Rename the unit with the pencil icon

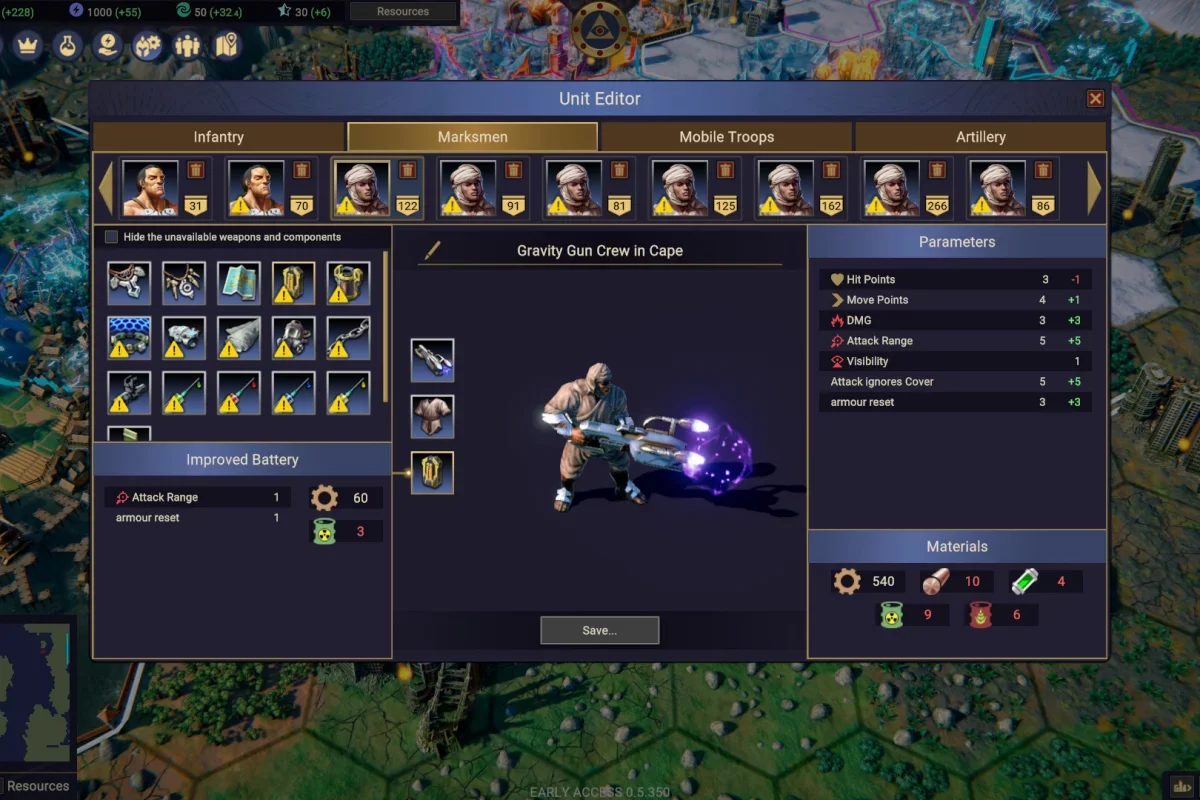(432, 250)
